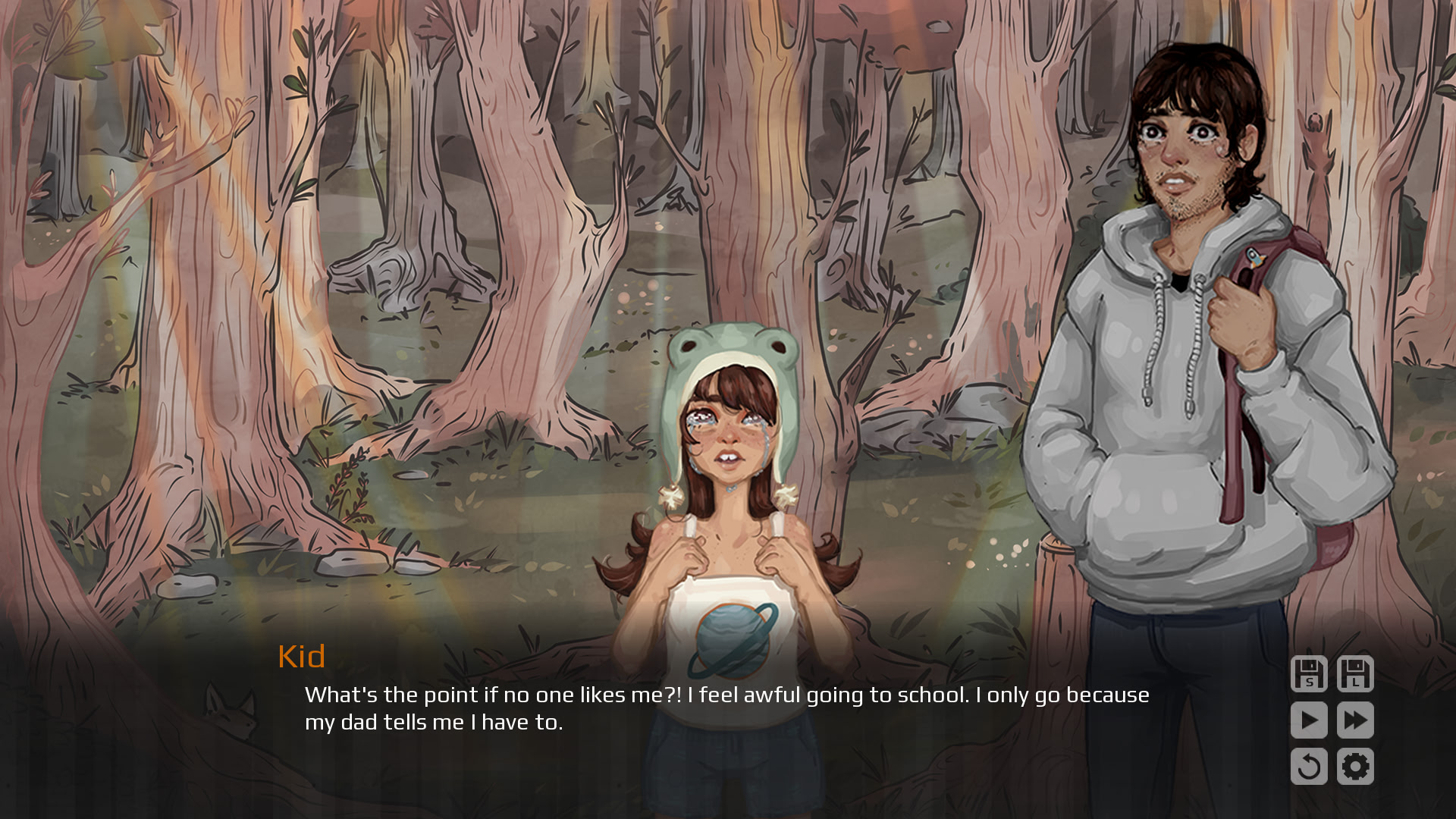Start auto-play with the single arrow button
Image resolution: width=1456 pixels, height=819 pixels.
point(1309,720)
